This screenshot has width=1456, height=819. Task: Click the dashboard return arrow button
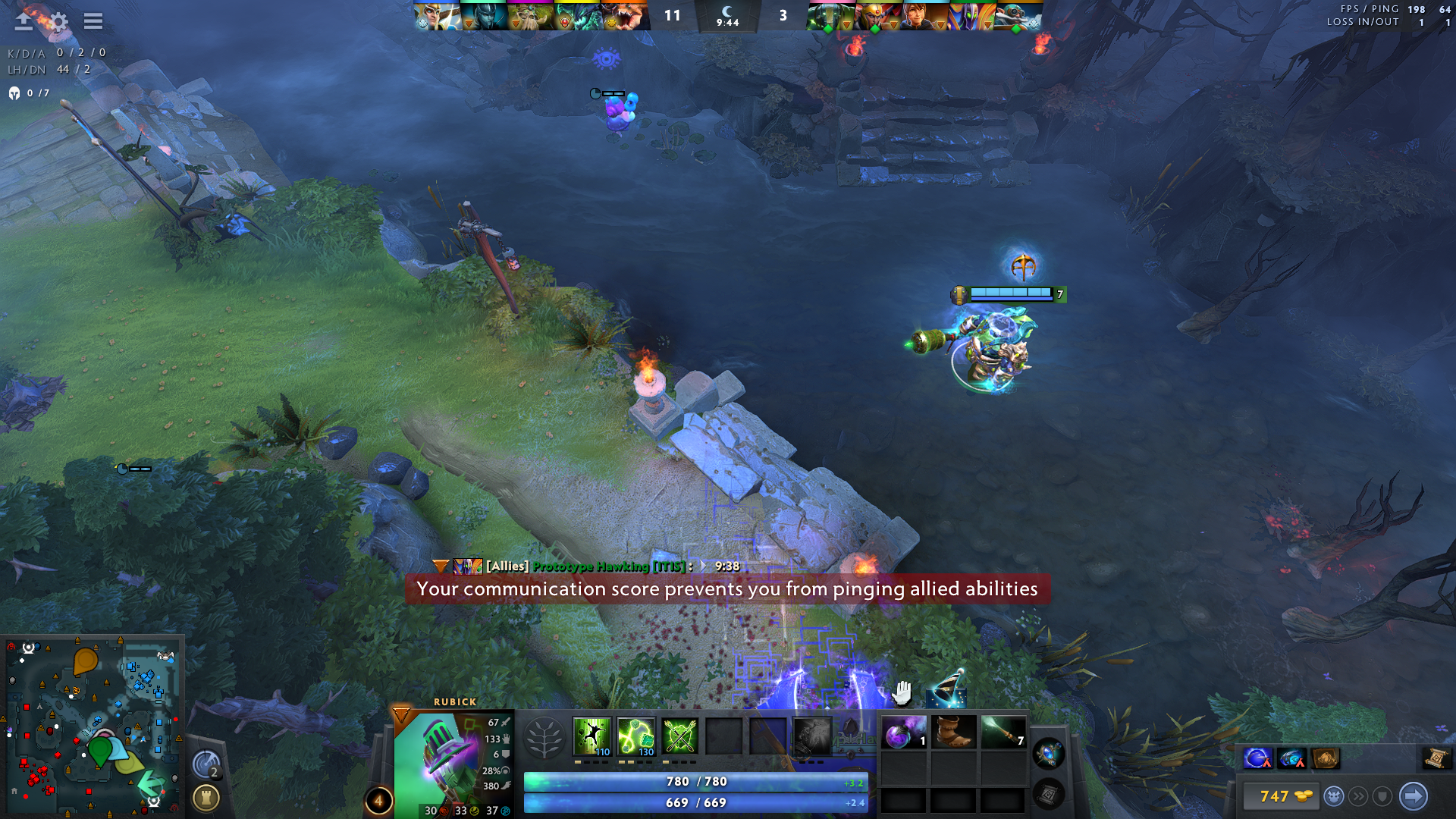24,21
